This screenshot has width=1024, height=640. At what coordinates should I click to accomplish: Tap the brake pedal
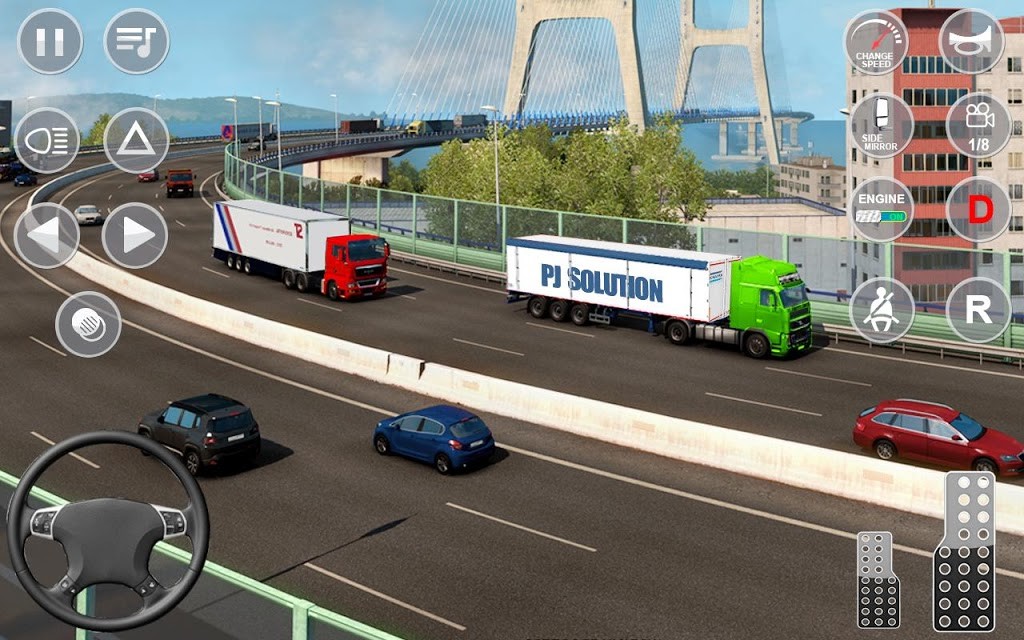pos(878,580)
